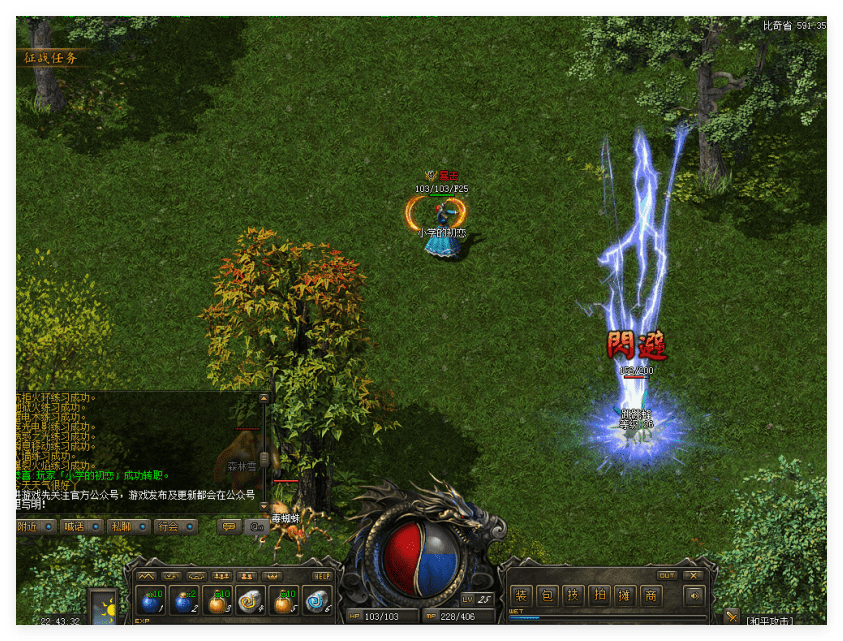
Task: Open the 装 equipment panel
Action: pyautogui.click(x=521, y=596)
